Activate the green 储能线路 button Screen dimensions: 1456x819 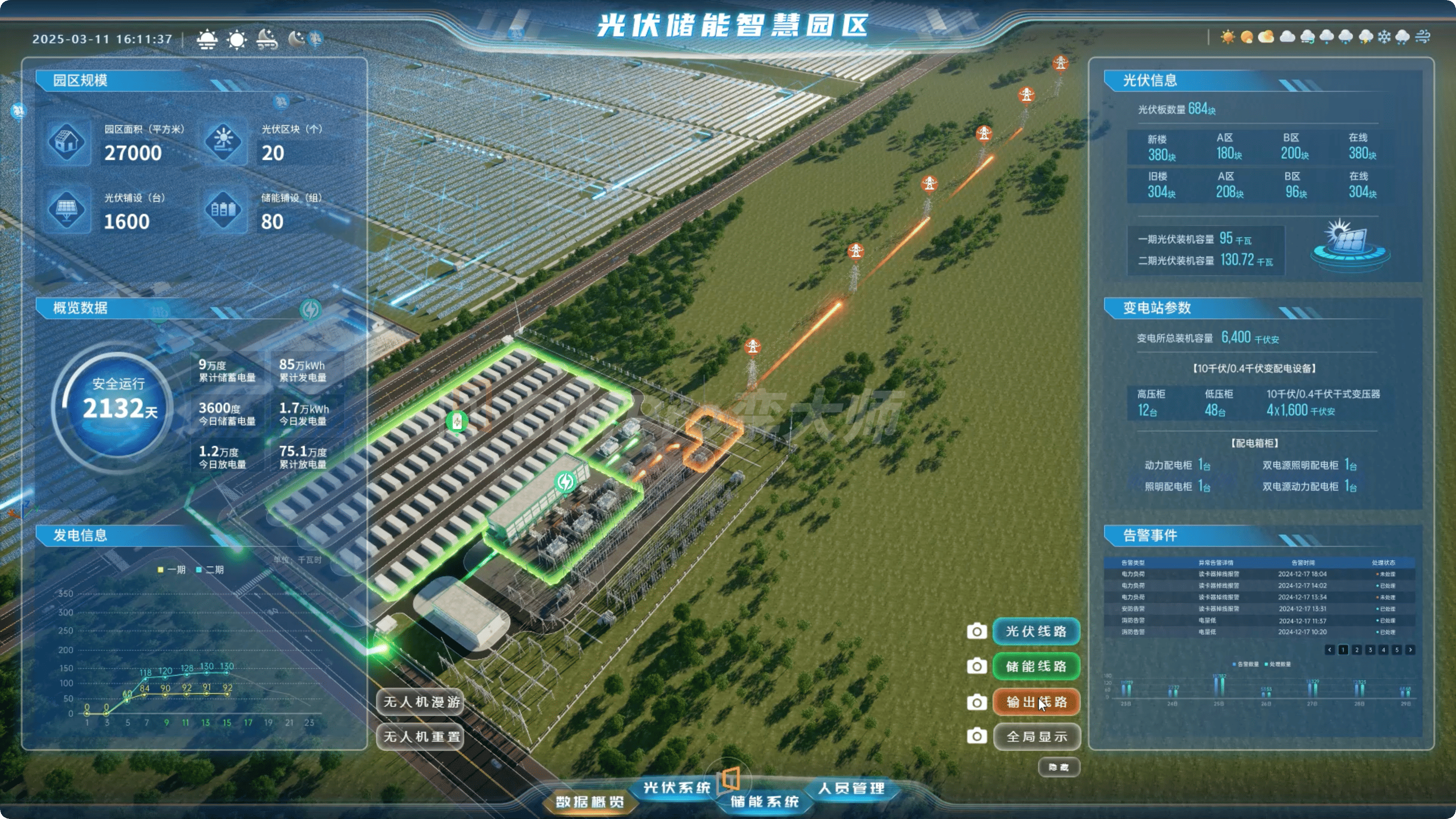(1035, 666)
